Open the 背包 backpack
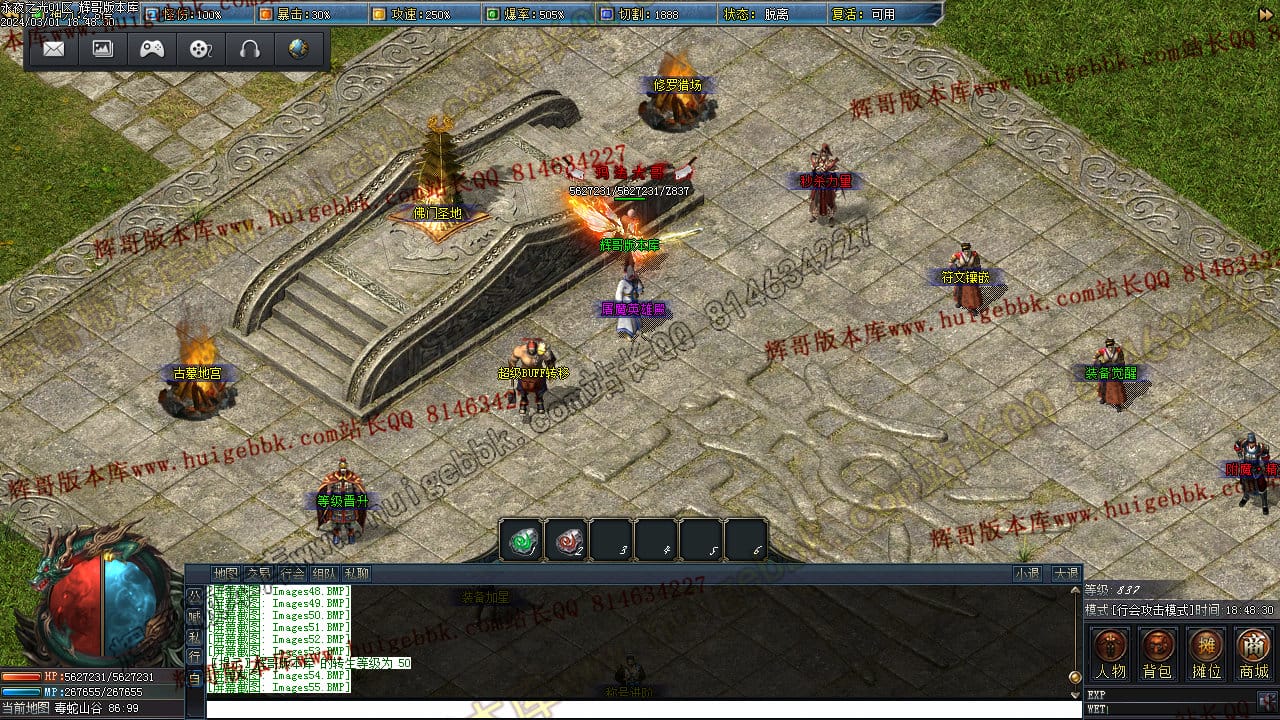Screen dimensions: 1280x720 [x=1158, y=654]
